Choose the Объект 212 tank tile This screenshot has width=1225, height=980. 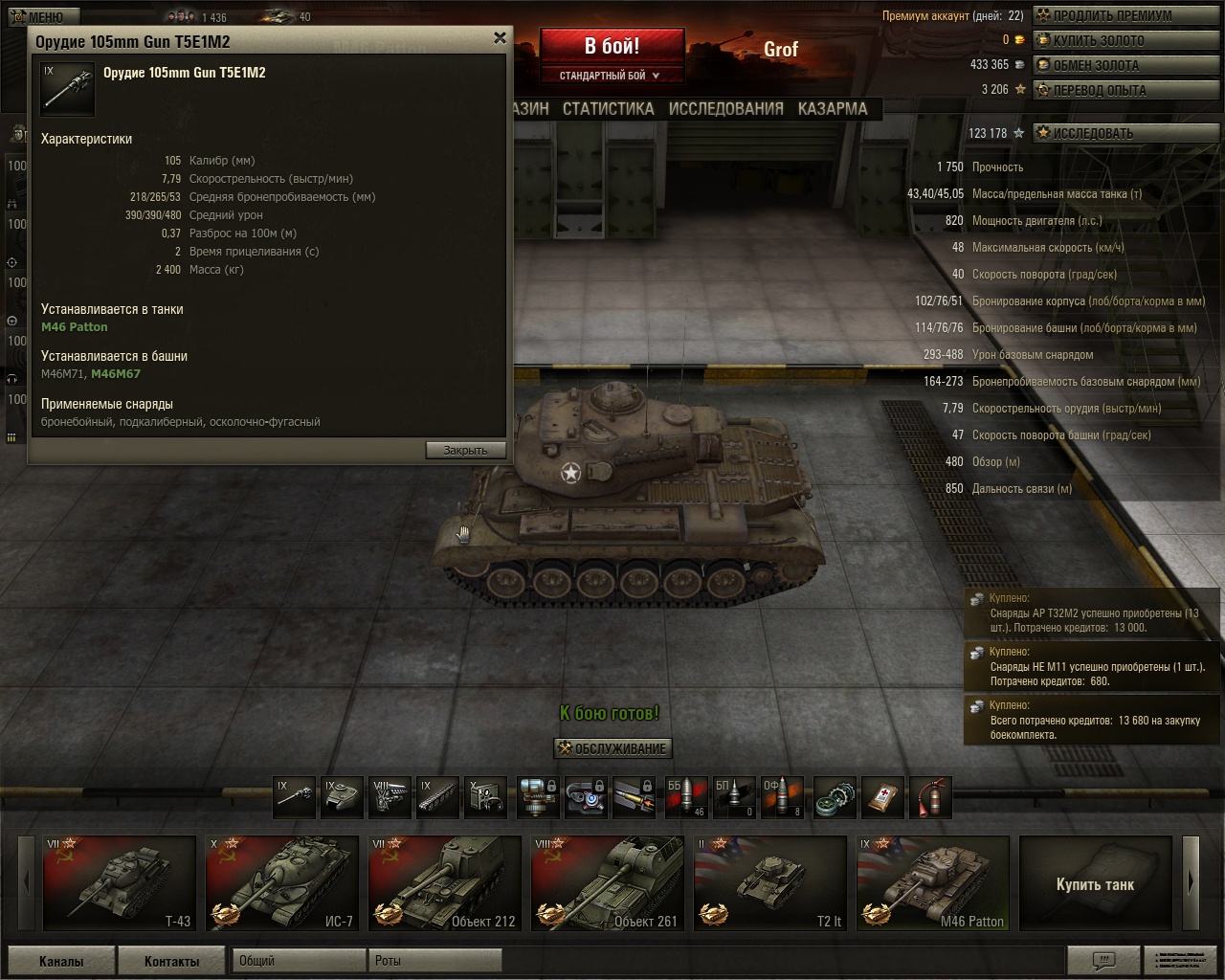[x=445, y=883]
